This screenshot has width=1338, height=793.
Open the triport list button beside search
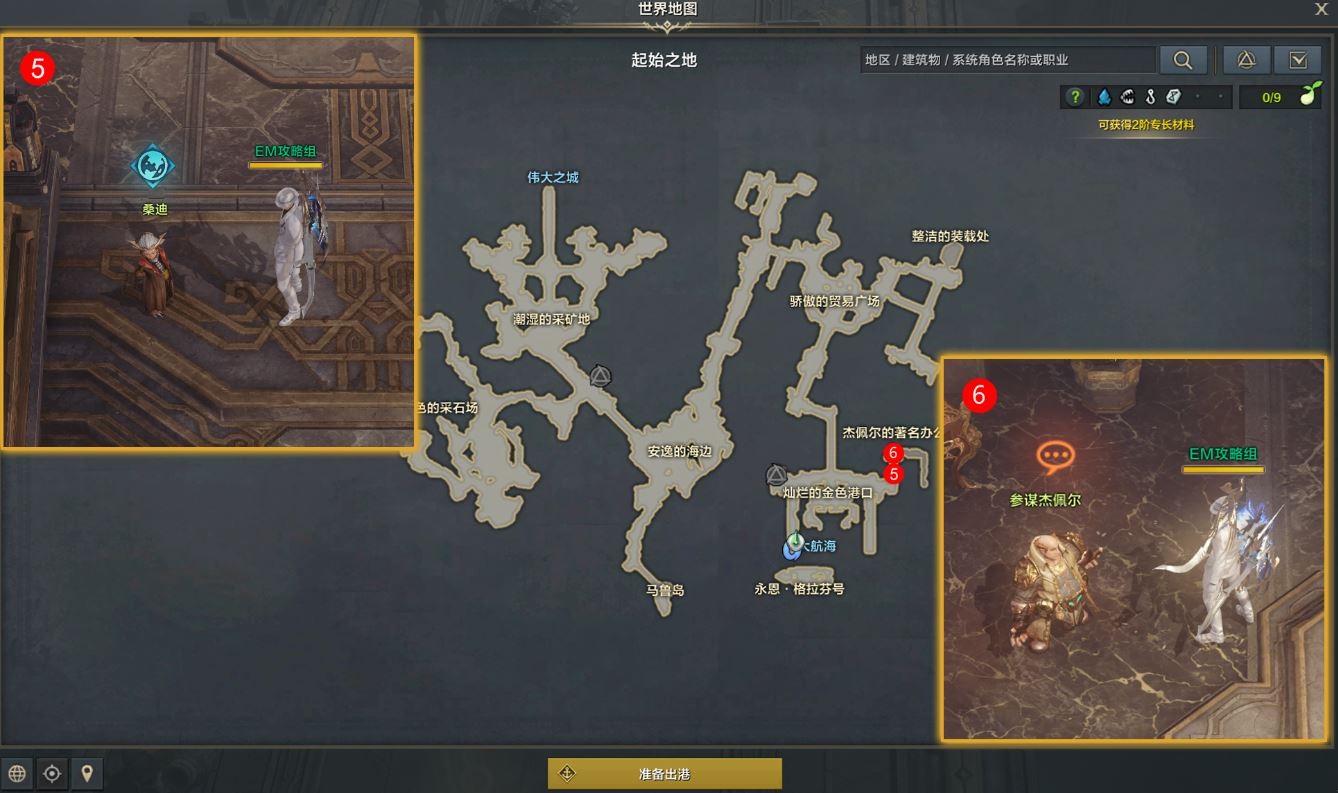coord(1246,60)
